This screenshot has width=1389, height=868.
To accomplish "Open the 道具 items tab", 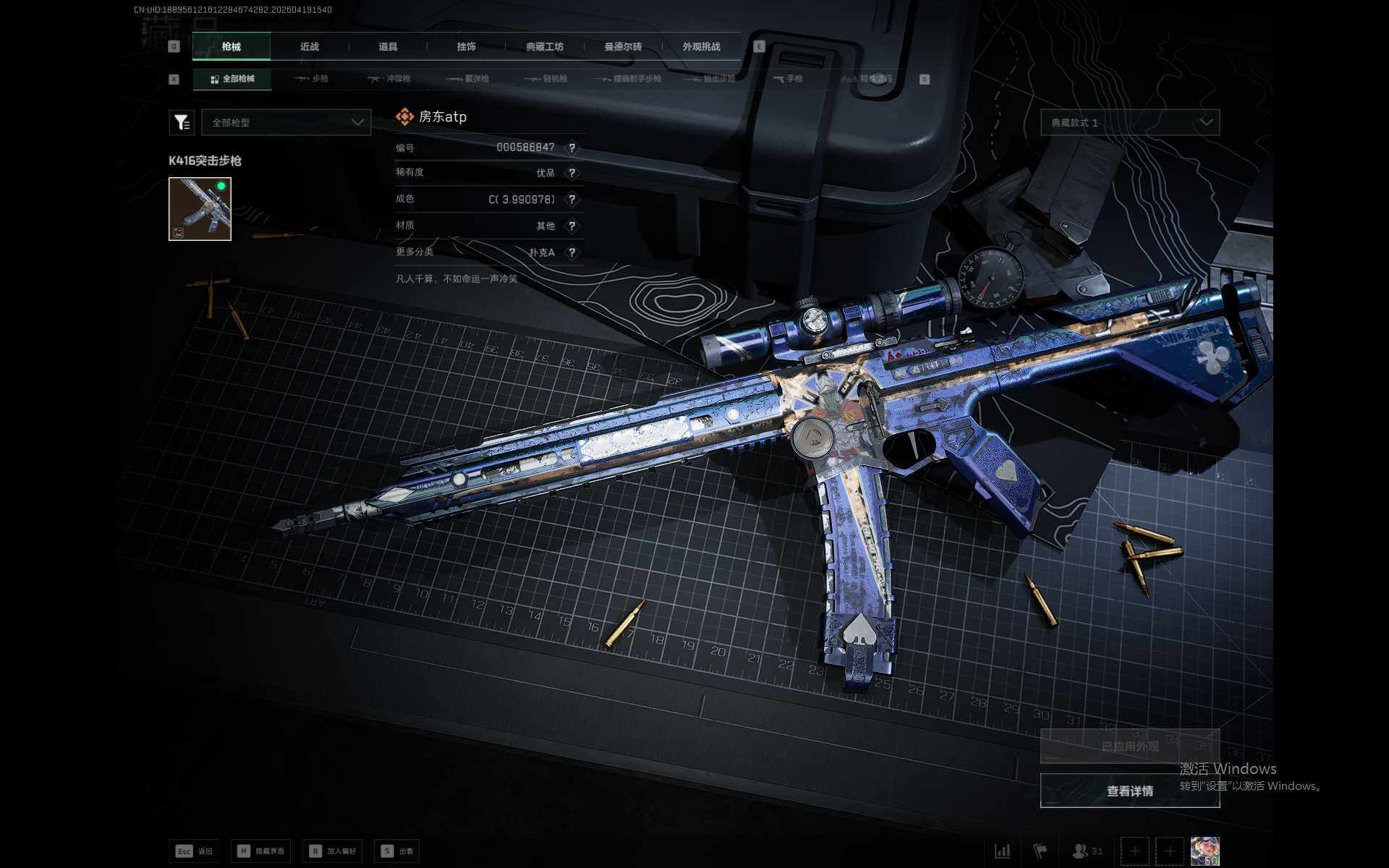I will tap(388, 46).
